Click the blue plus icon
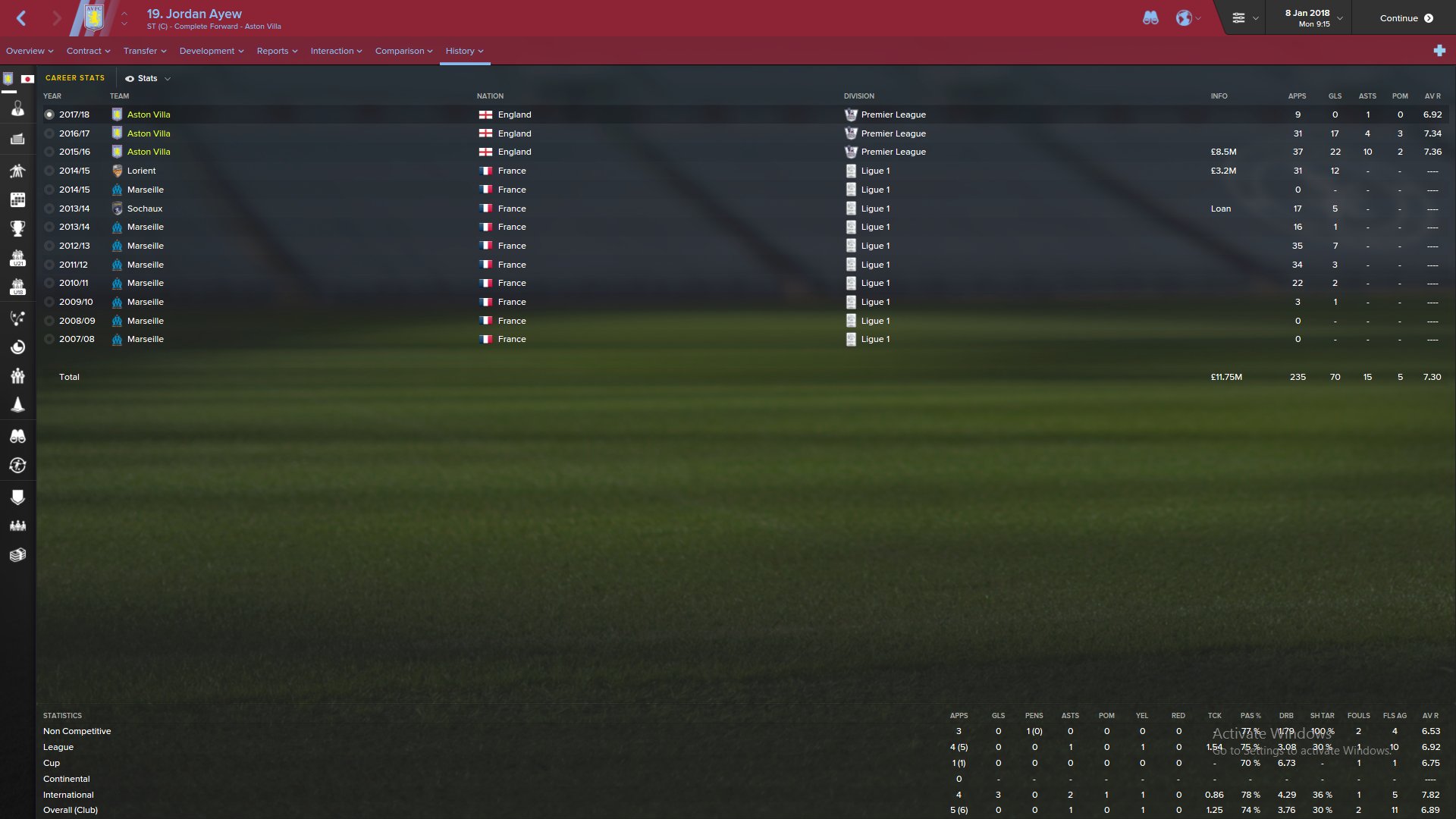 pyautogui.click(x=1439, y=51)
